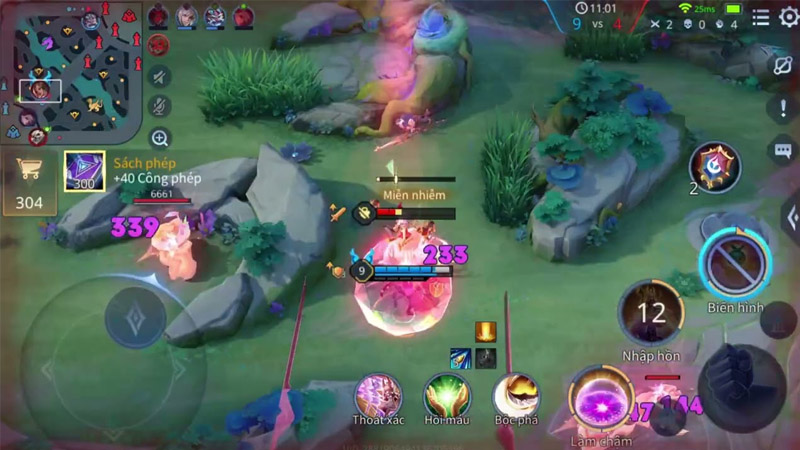
Task: Send an alert with the exclamation button
Action: click(782, 108)
